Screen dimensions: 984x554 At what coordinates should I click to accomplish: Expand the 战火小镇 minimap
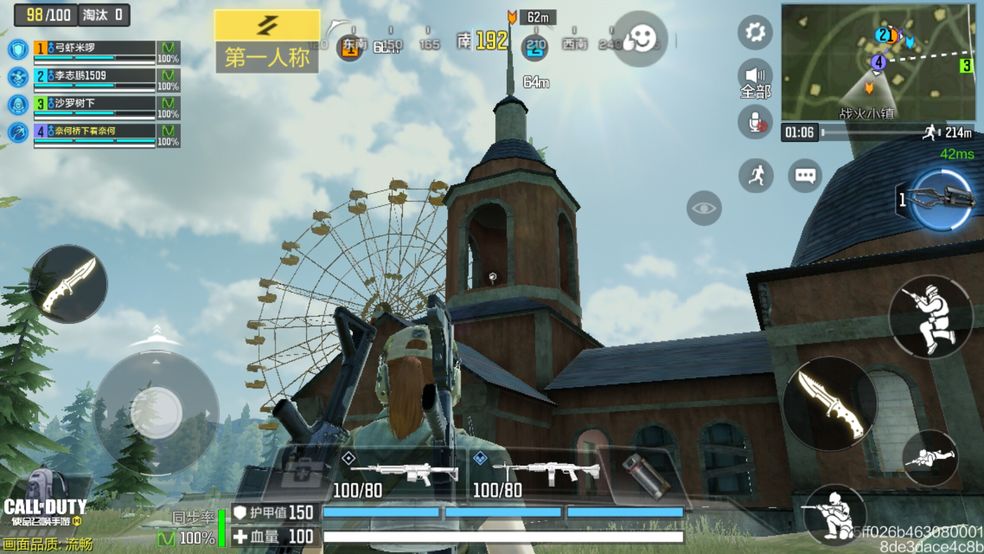coord(877,62)
